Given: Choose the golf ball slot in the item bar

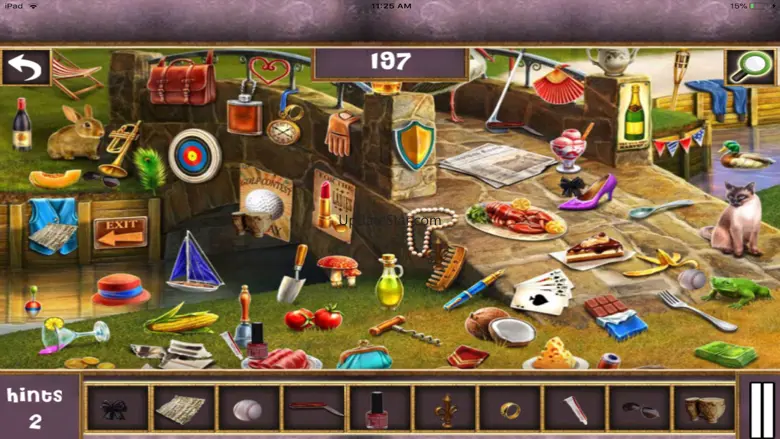Looking at the screenshot, I should [x=248, y=409].
